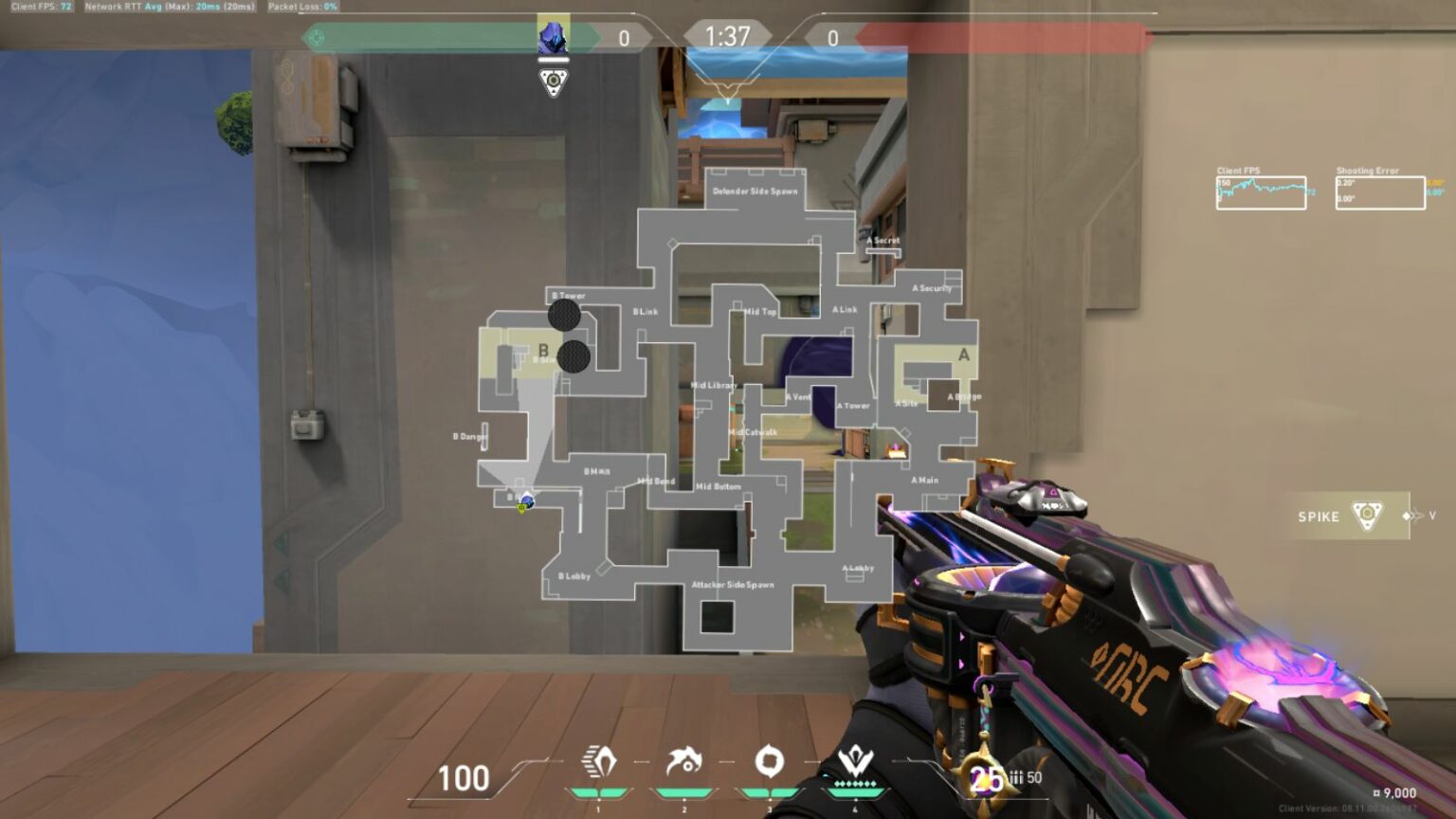The height and width of the screenshot is (819, 1456).
Task: Click the round timer showing 1:37
Action: tap(726, 36)
